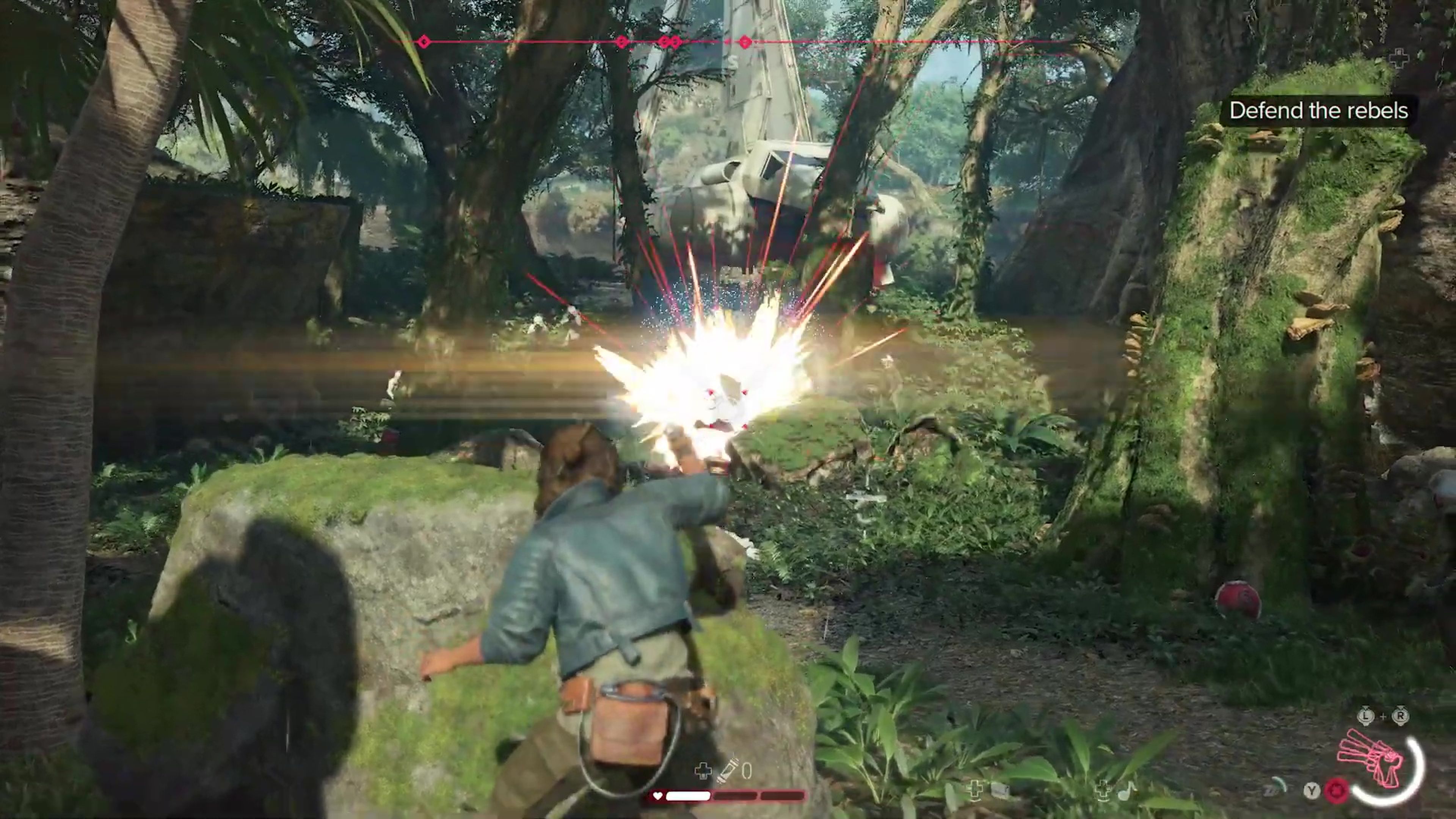Switch the red blaster module icon
The height and width of the screenshot is (819, 1456).
click(1336, 789)
